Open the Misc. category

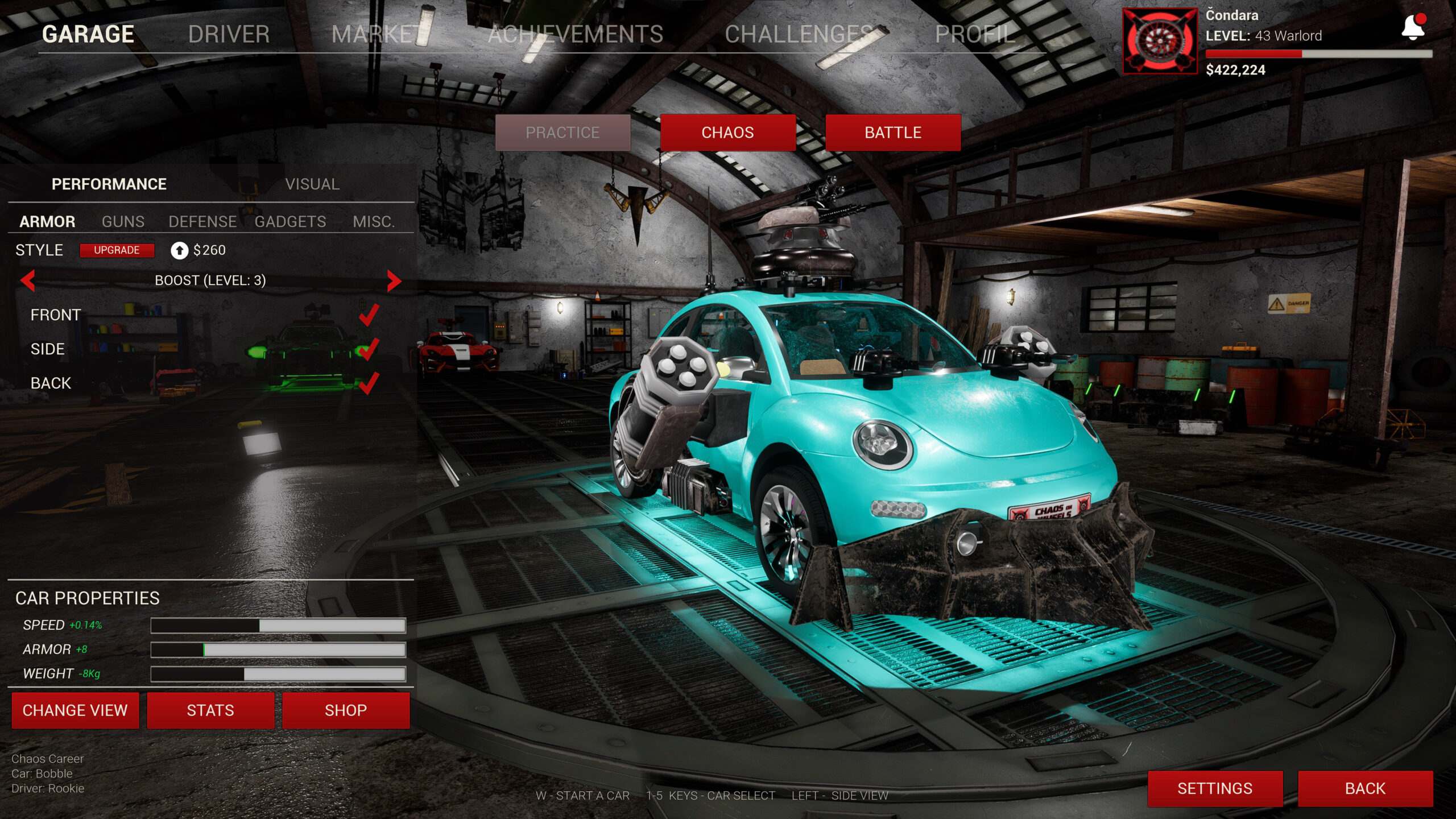tap(374, 222)
